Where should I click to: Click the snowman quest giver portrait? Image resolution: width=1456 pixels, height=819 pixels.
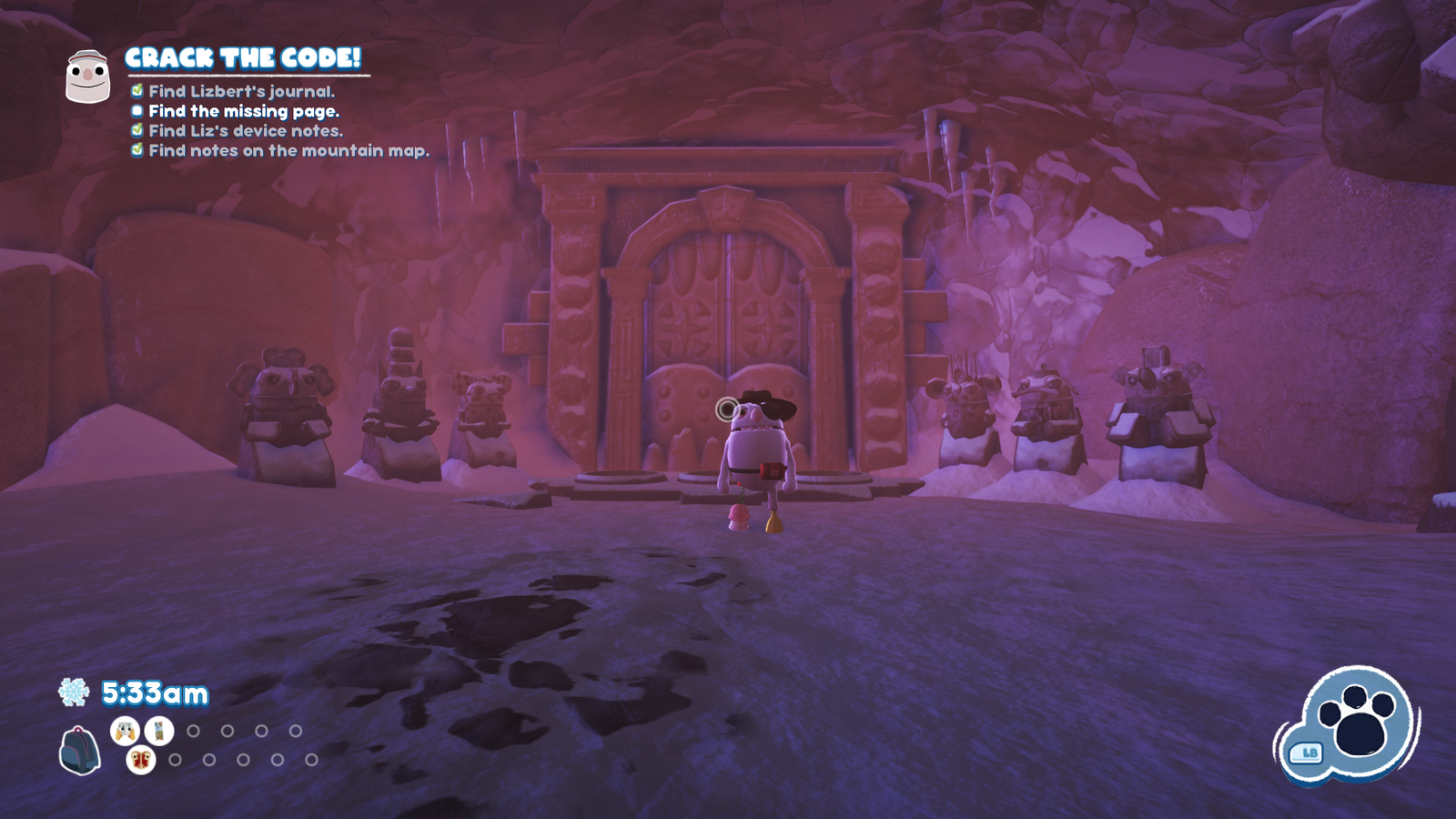coord(87,76)
